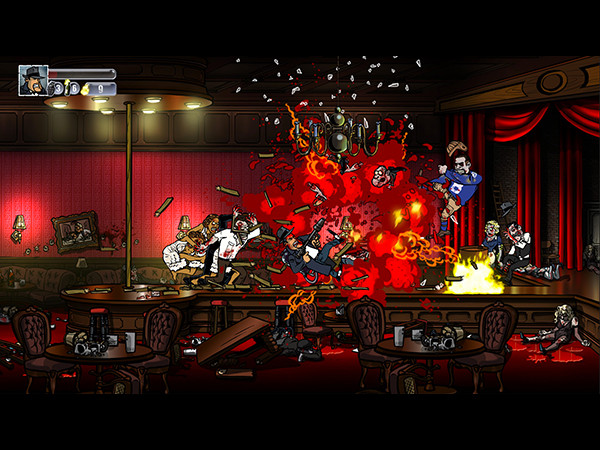Click the yellow flame icon
The width and height of the screenshot is (600, 450).
click(x=84, y=89)
